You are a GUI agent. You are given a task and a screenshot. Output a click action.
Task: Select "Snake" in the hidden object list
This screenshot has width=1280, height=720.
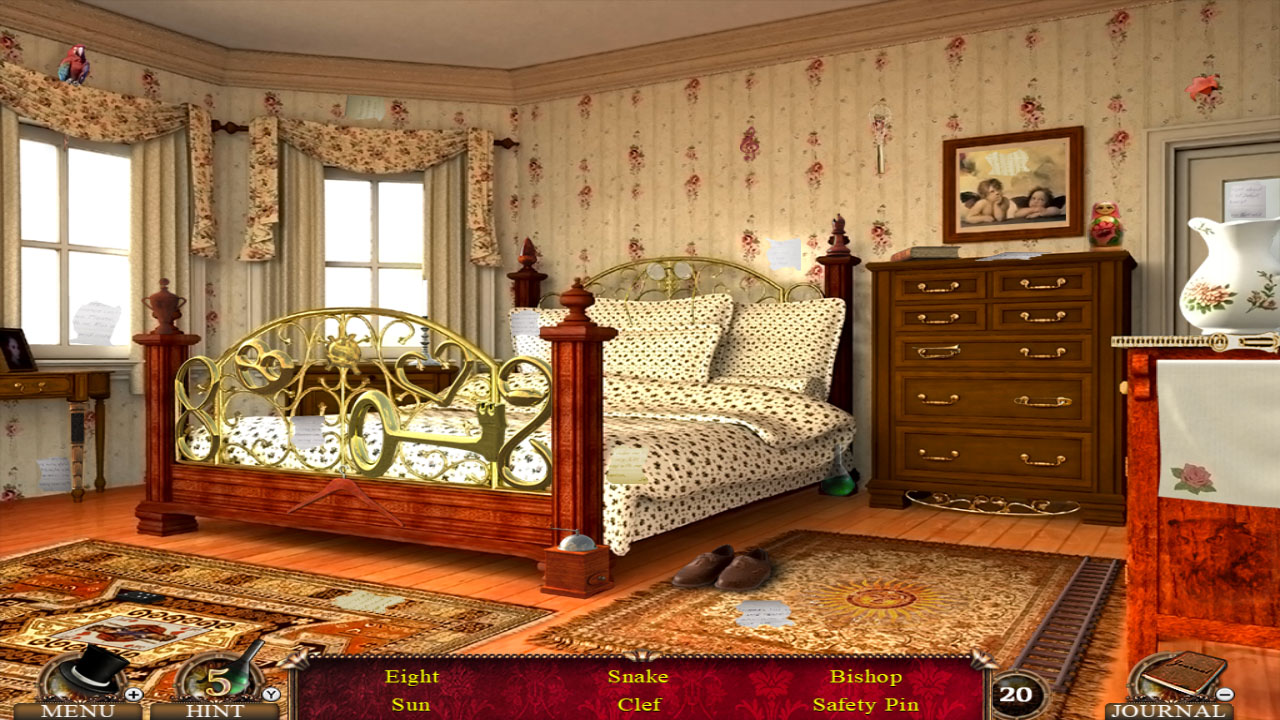640,677
